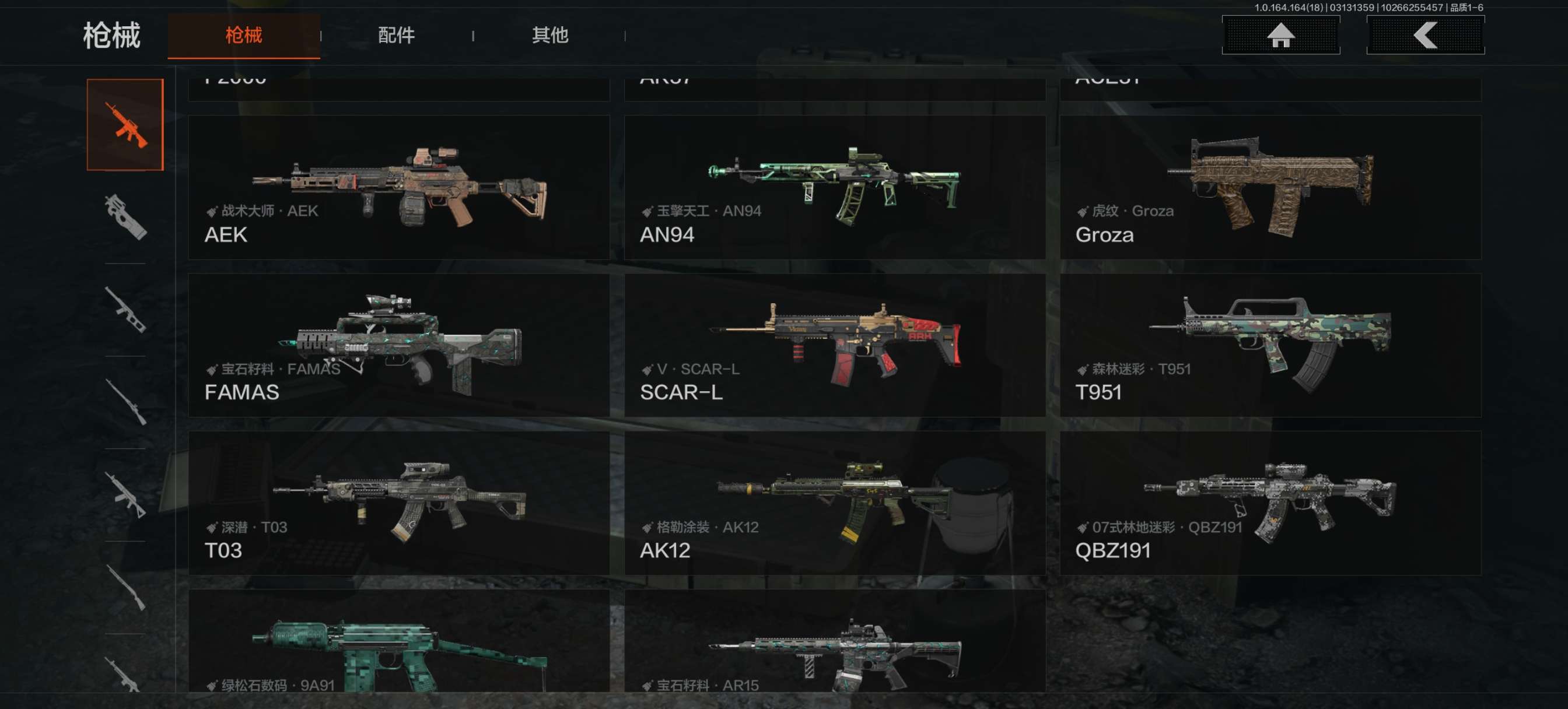Pick the QBZ191 weapon card
1568x709 pixels.
pyautogui.click(x=1270, y=503)
